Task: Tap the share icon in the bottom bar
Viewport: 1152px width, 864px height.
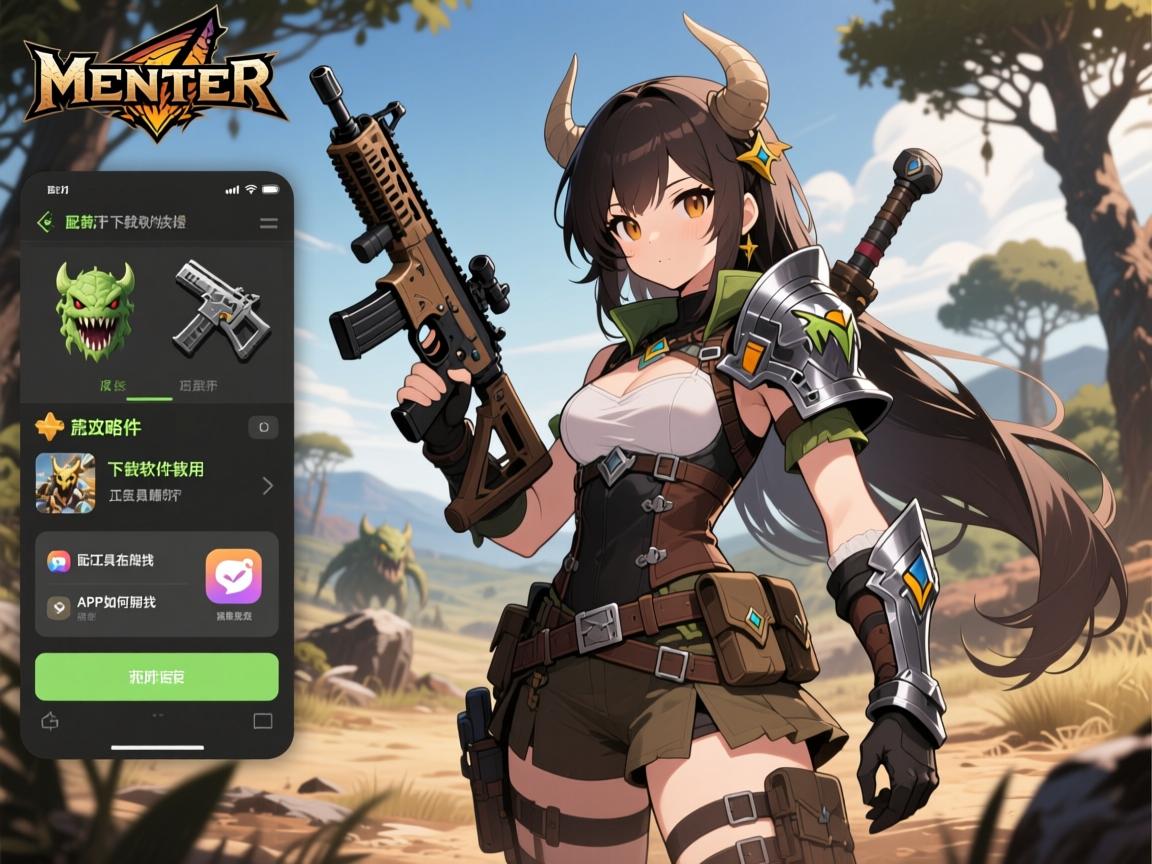Action: point(49,720)
